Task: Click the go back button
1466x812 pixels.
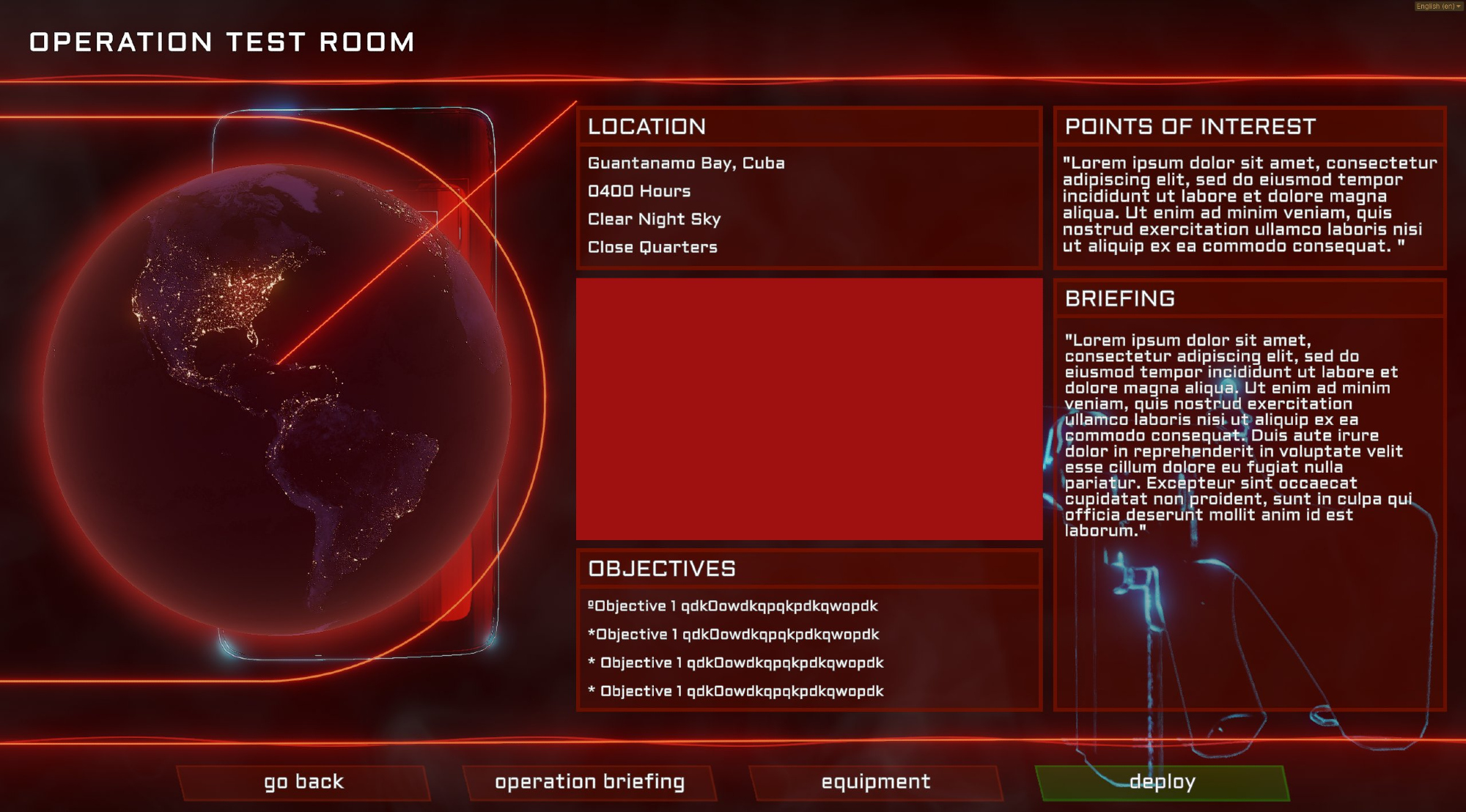Action: pyautogui.click(x=303, y=782)
